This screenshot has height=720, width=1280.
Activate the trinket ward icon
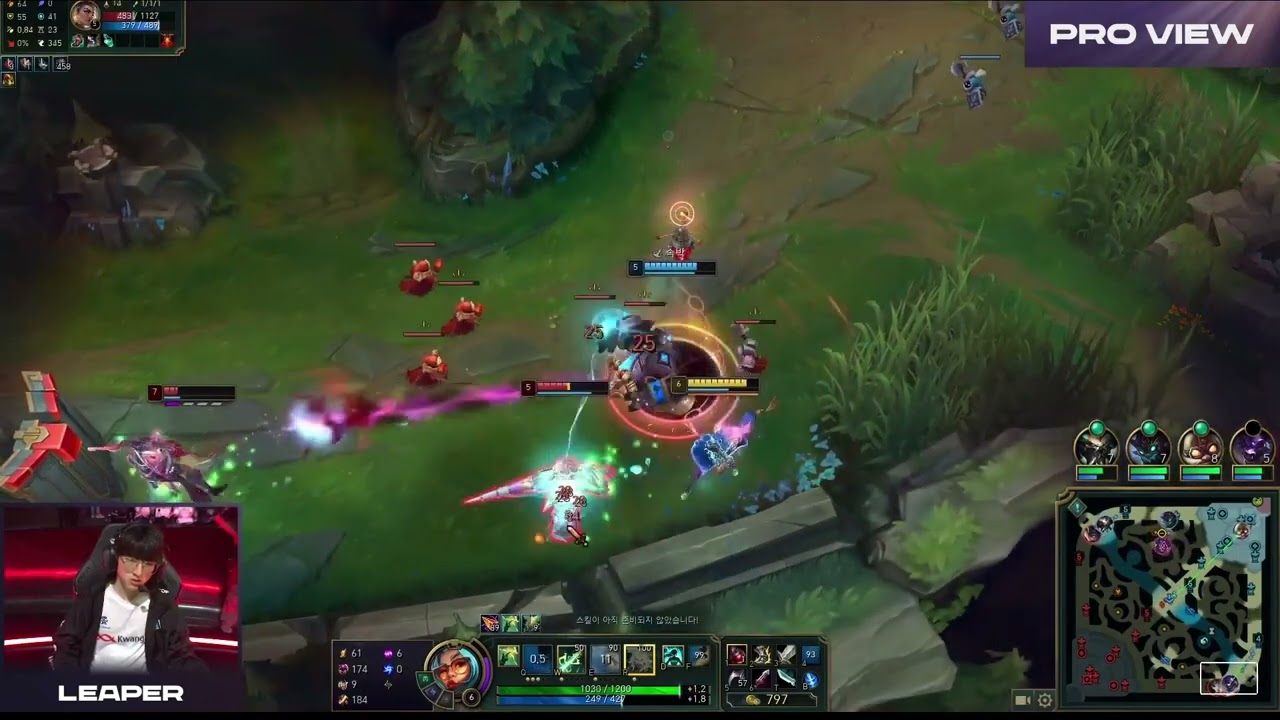(785, 676)
